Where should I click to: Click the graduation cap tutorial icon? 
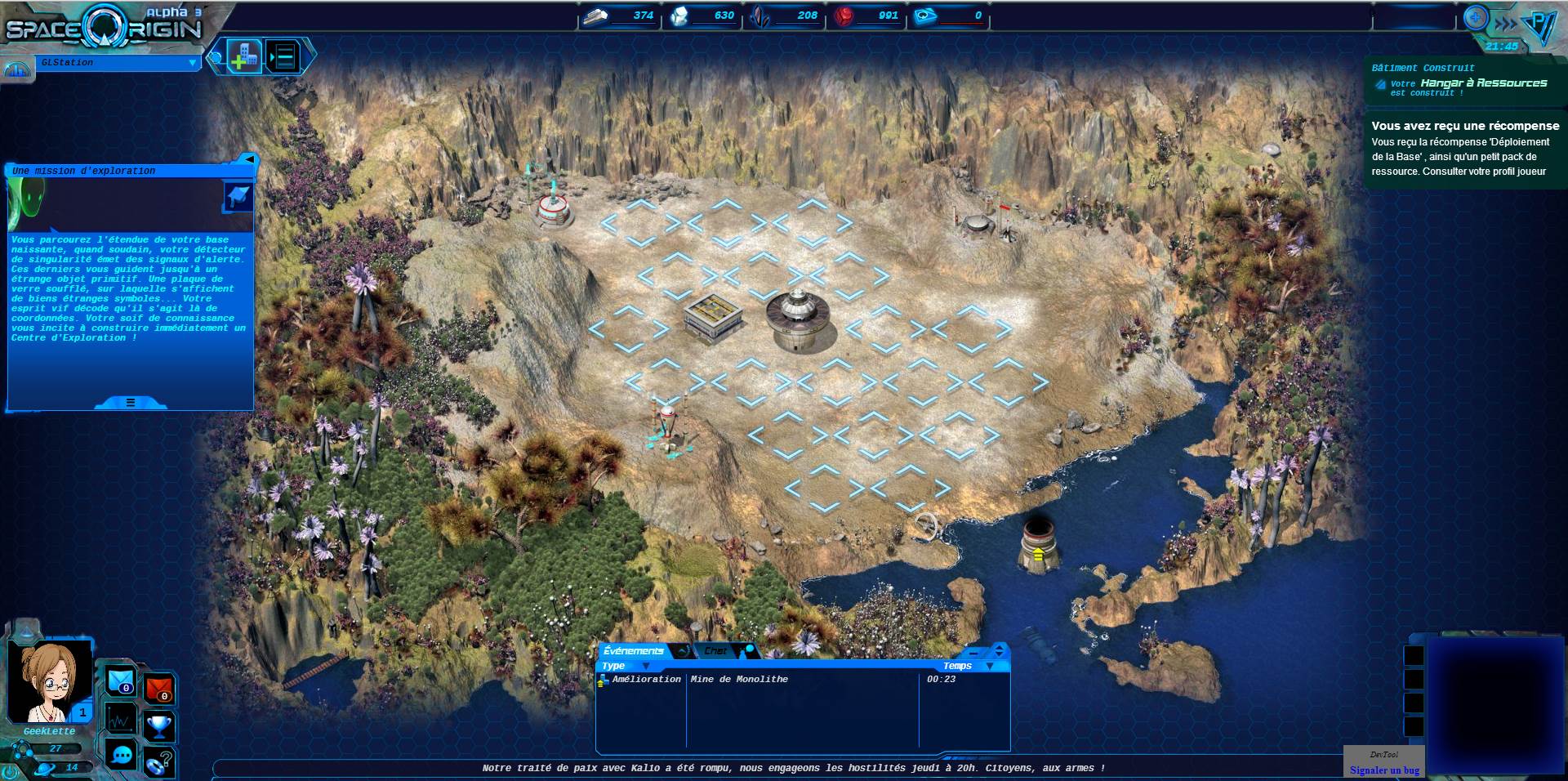click(238, 197)
